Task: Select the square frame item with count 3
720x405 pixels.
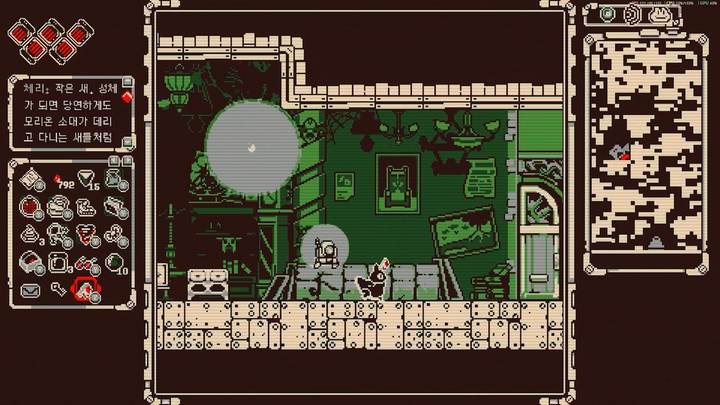Action: pos(58,262)
